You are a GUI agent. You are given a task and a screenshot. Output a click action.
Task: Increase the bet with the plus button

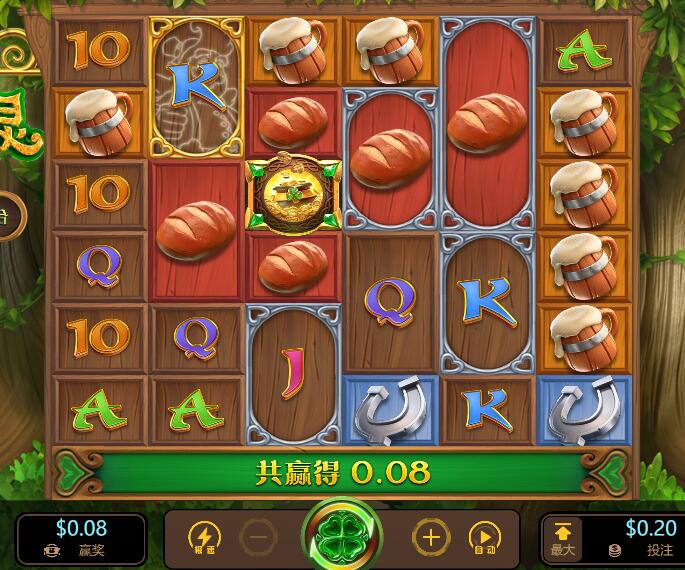point(431,538)
